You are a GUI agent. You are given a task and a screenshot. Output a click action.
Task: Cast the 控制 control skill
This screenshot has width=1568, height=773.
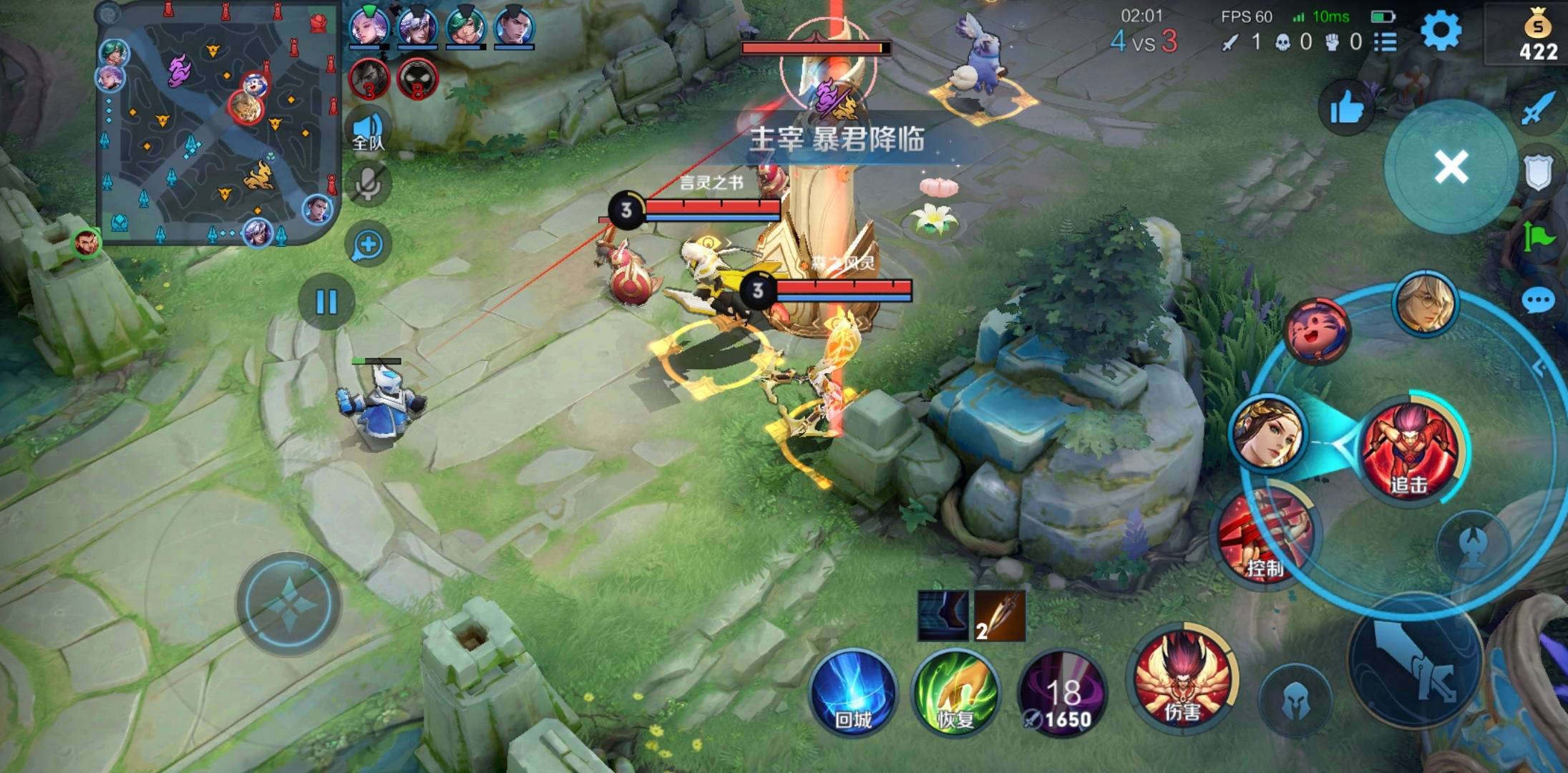pos(1267,537)
